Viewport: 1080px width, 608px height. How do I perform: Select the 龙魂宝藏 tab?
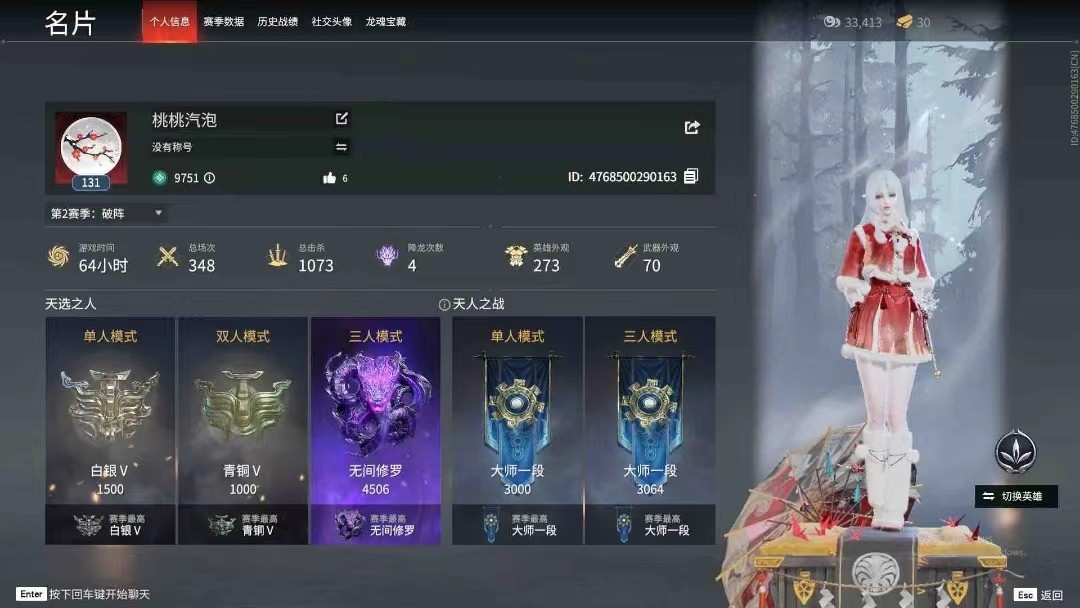pos(385,22)
